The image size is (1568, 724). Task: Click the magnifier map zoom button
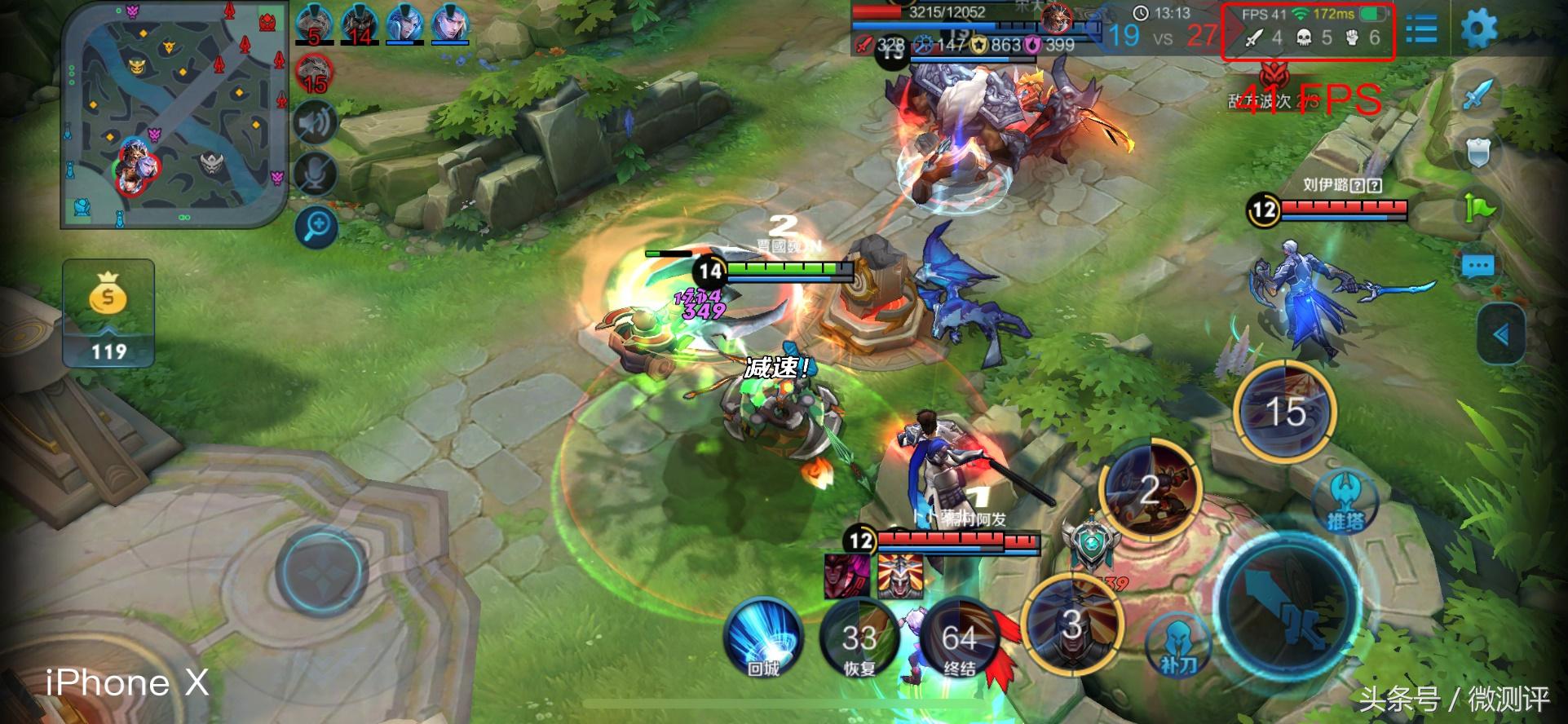tap(316, 226)
